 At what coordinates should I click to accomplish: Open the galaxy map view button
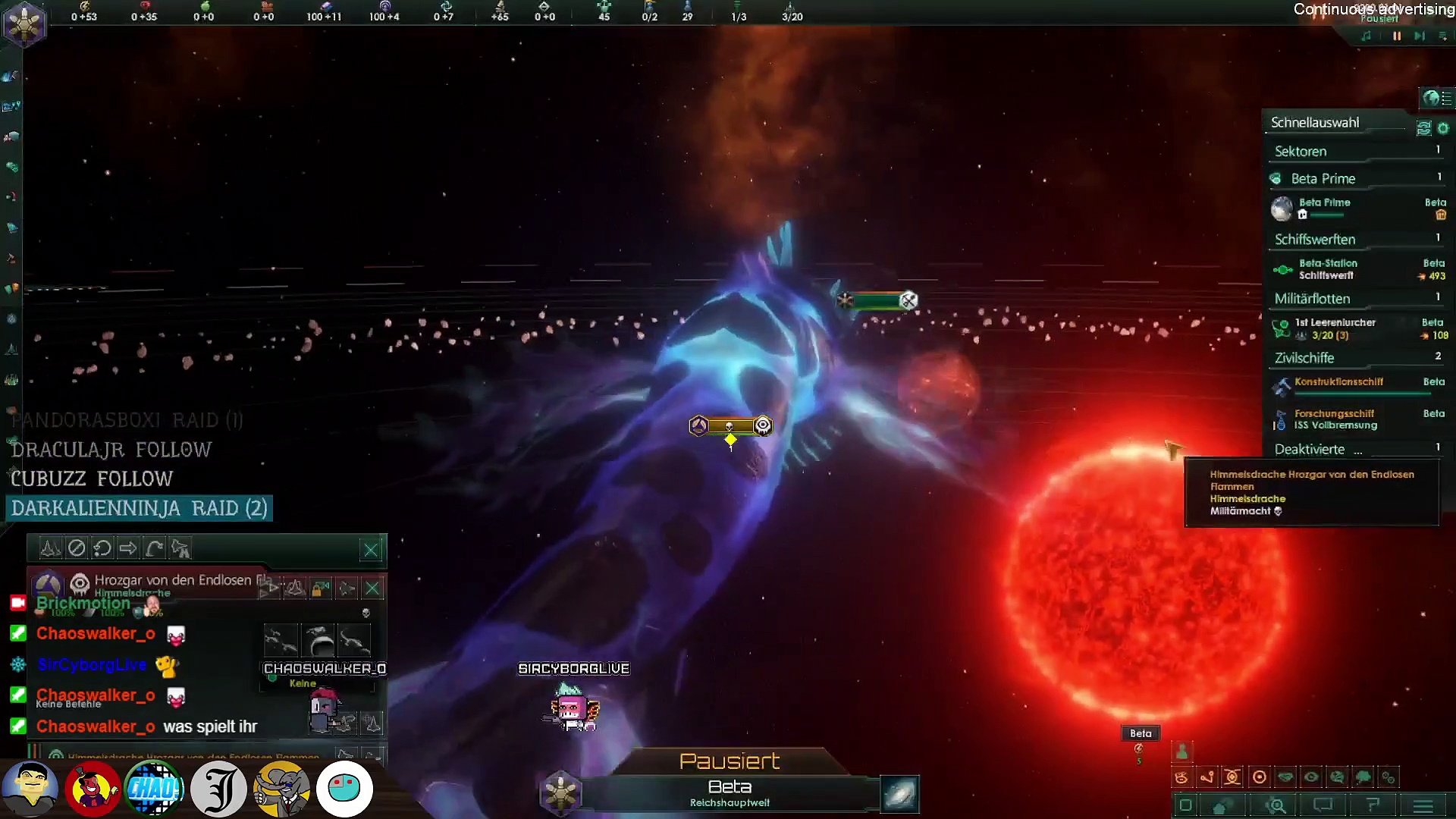[x=900, y=794]
